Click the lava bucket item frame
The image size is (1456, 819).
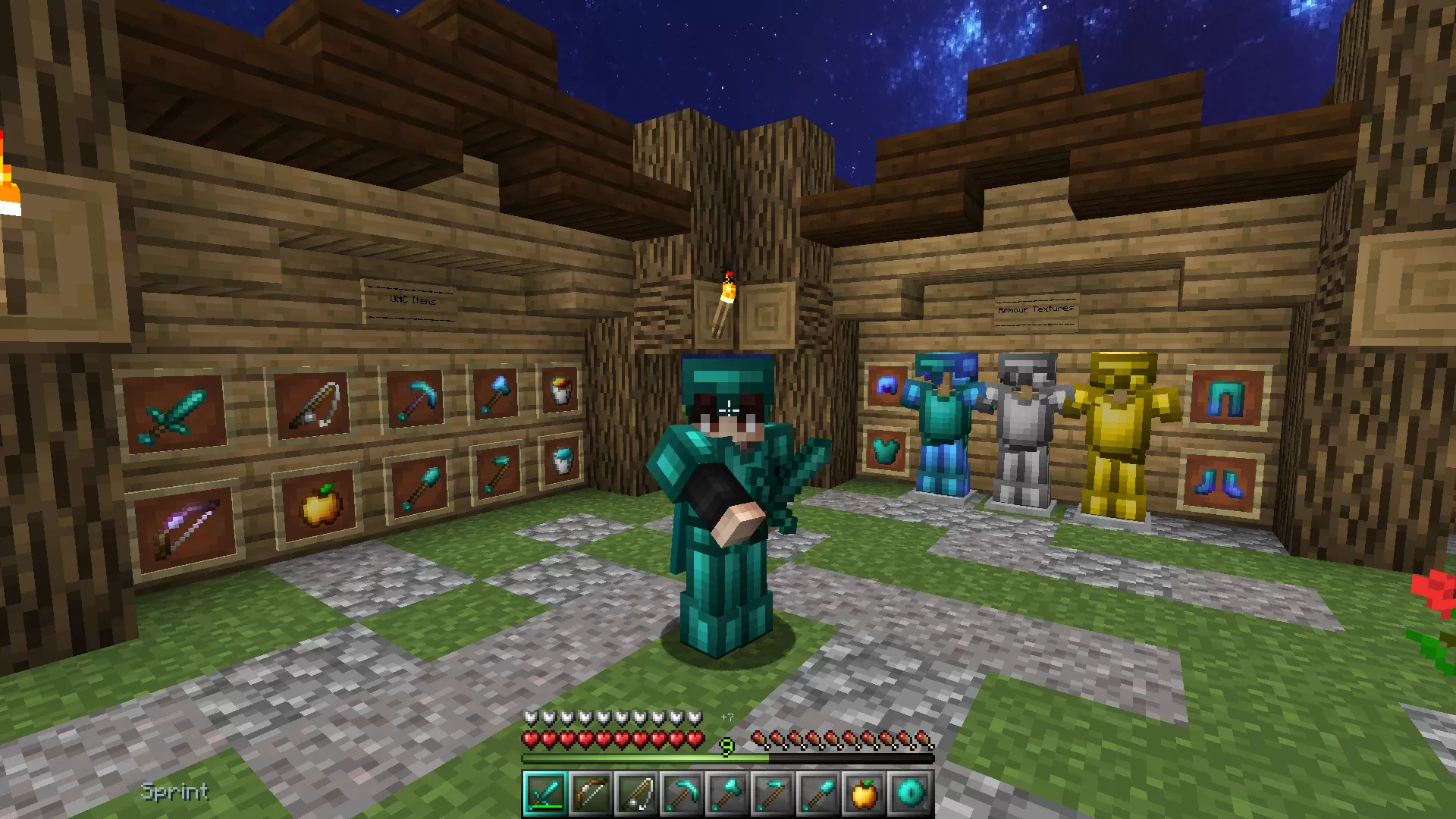(560, 391)
